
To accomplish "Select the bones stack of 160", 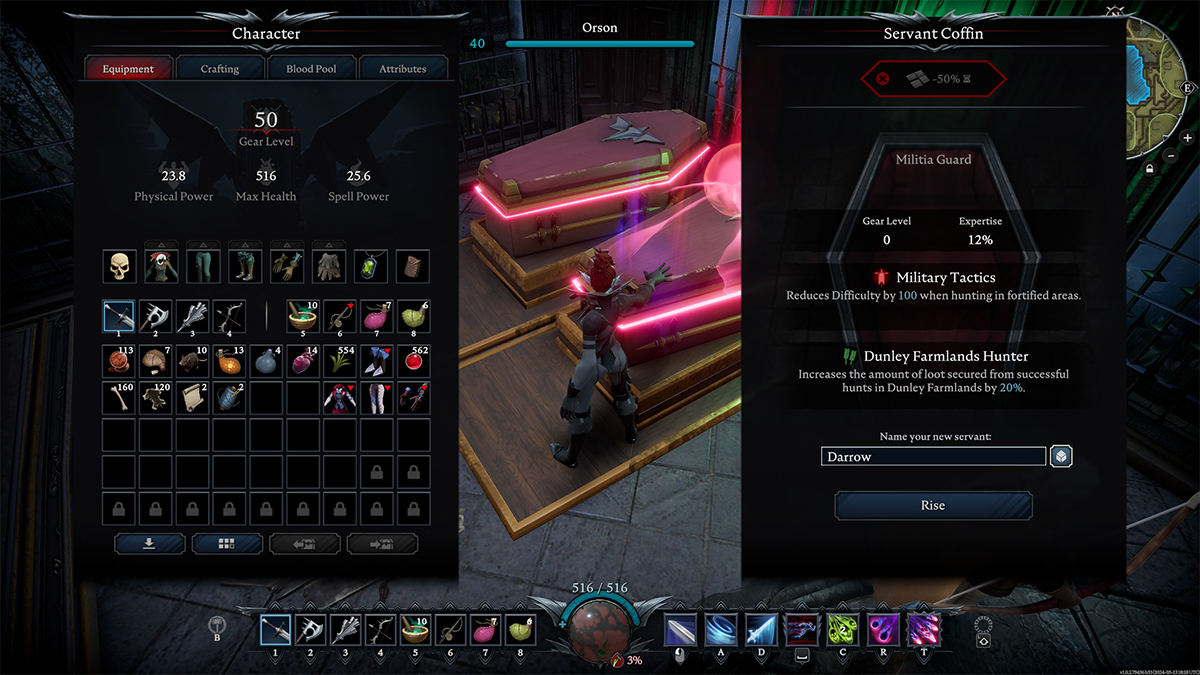I will 120,397.
